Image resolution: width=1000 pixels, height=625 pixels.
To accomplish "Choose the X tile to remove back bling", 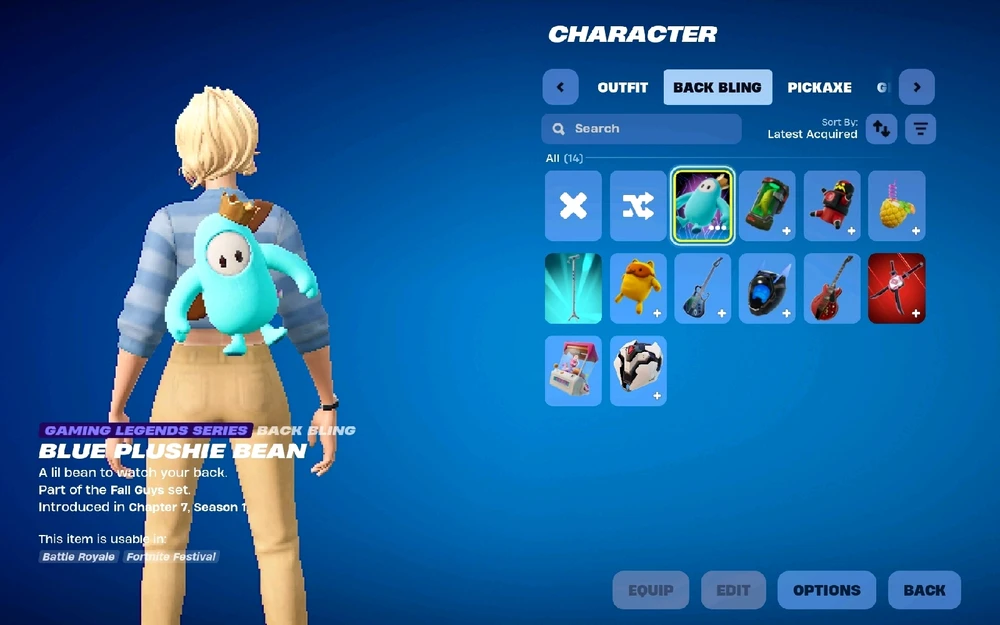I will pos(573,206).
